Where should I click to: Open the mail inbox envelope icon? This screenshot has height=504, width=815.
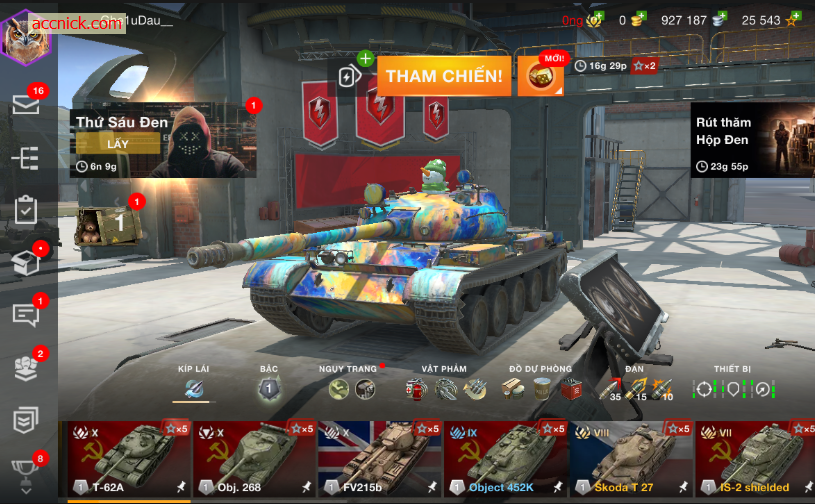[26, 104]
